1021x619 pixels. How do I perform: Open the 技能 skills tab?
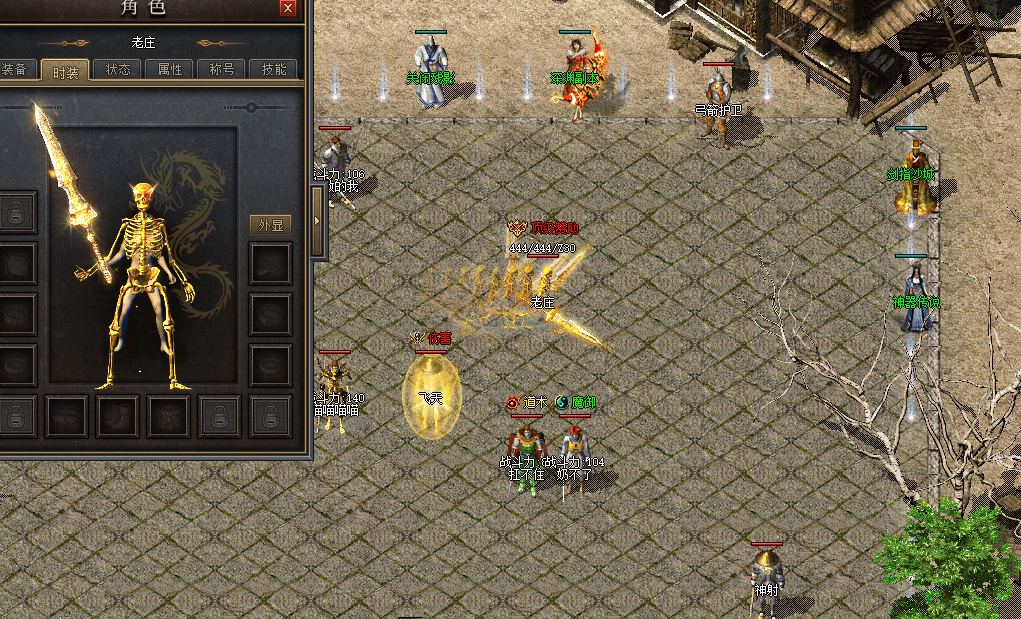click(273, 70)
